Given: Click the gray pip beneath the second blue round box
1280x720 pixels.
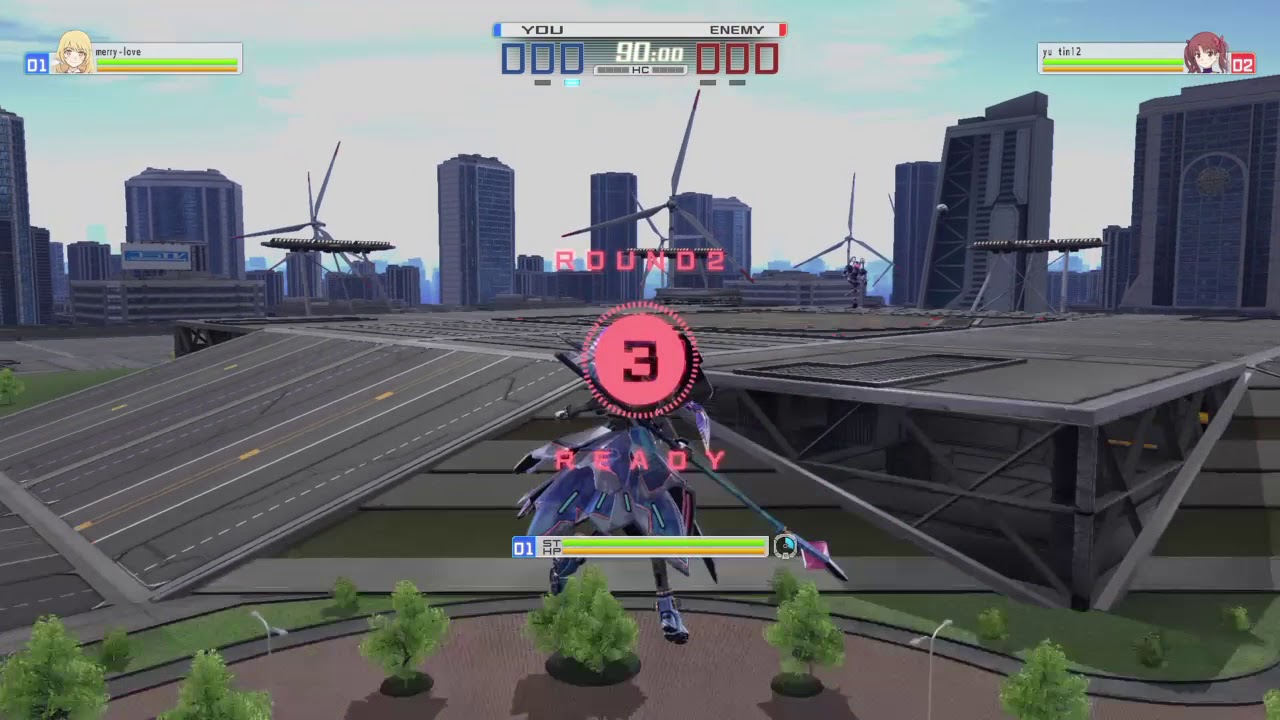Looking at the screenshot, I should tap(543, 82).
